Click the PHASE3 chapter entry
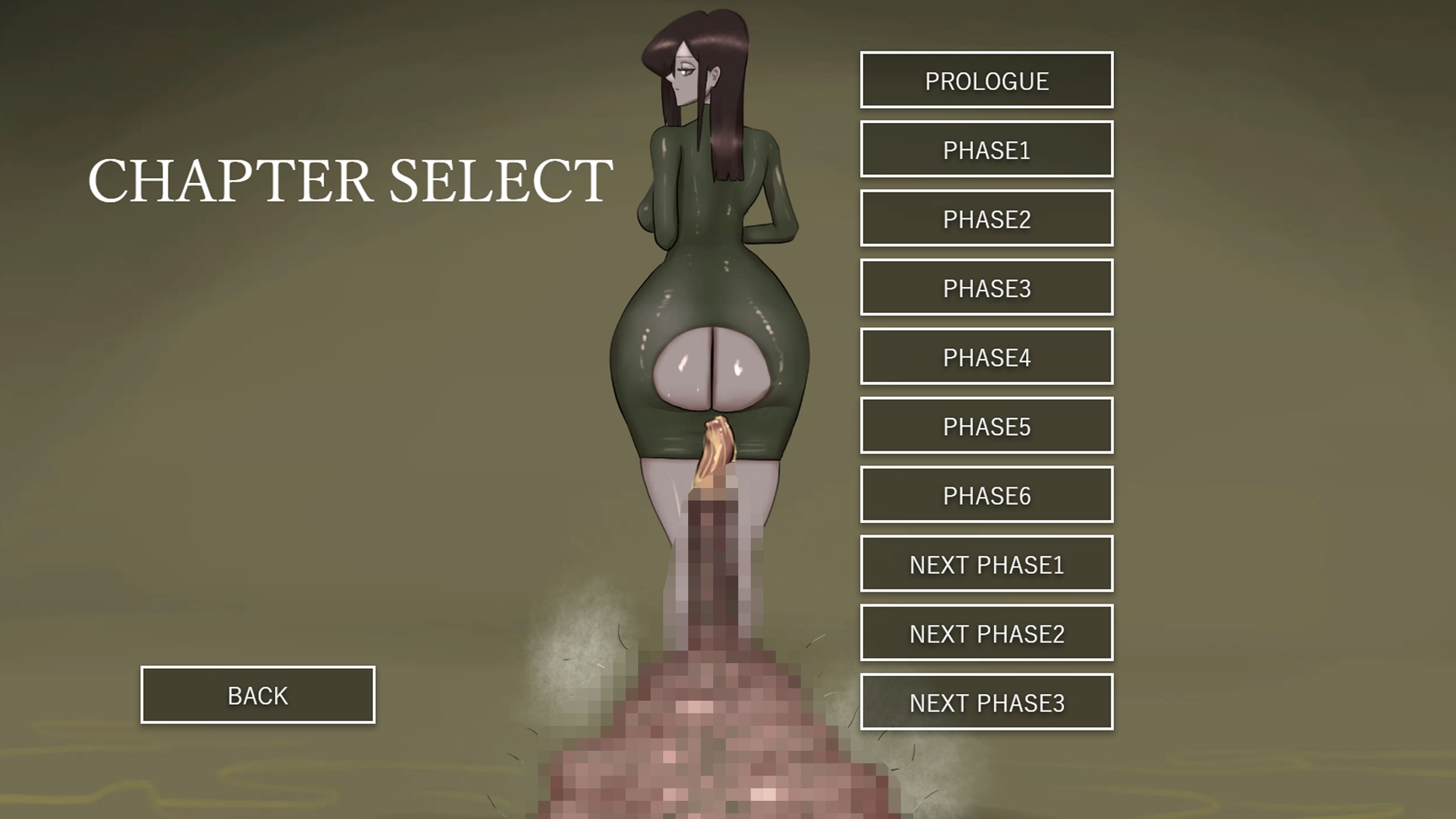1456x819 pixels. [x=986, y=288]
